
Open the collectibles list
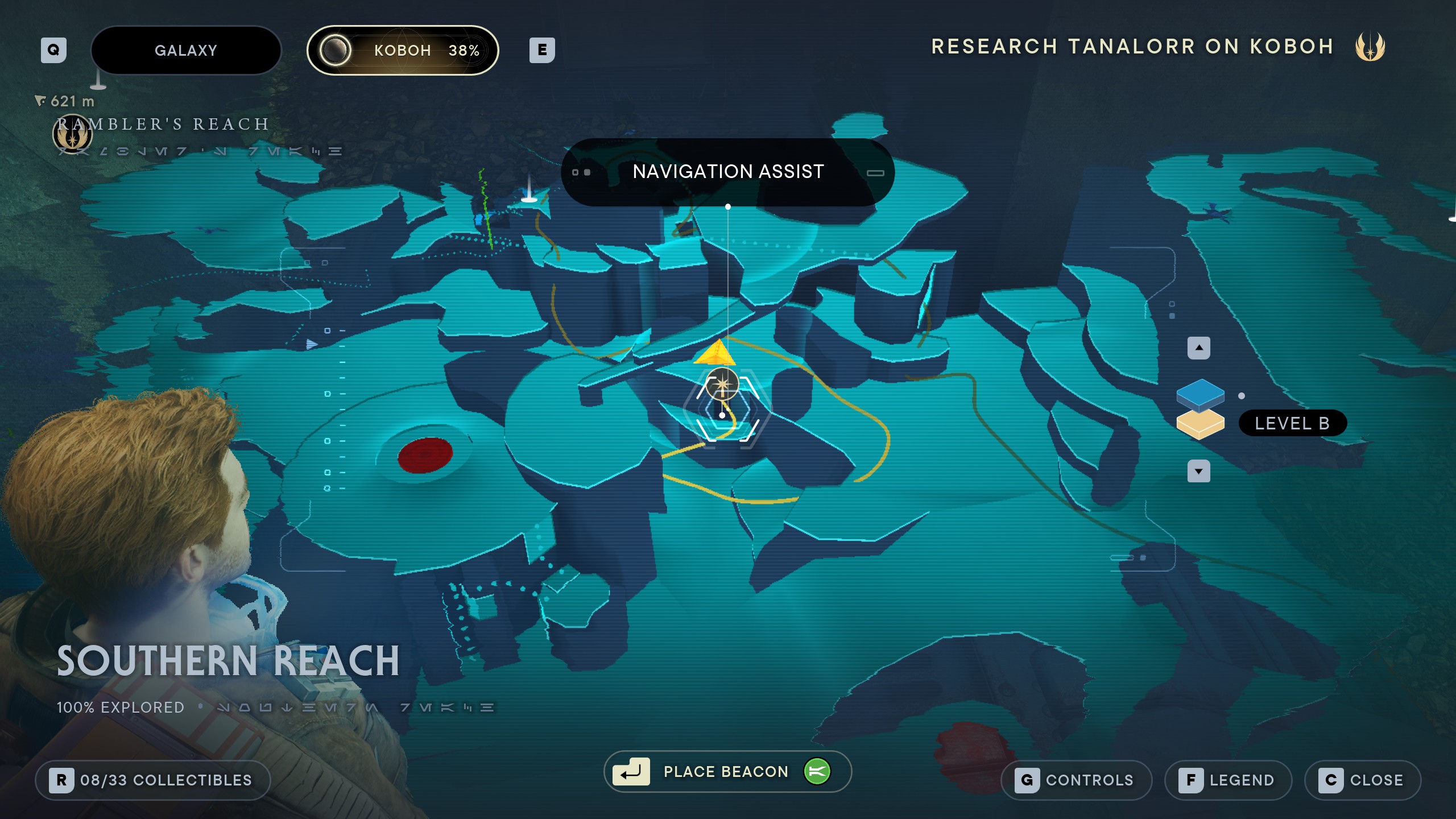(x=152, y=780)
